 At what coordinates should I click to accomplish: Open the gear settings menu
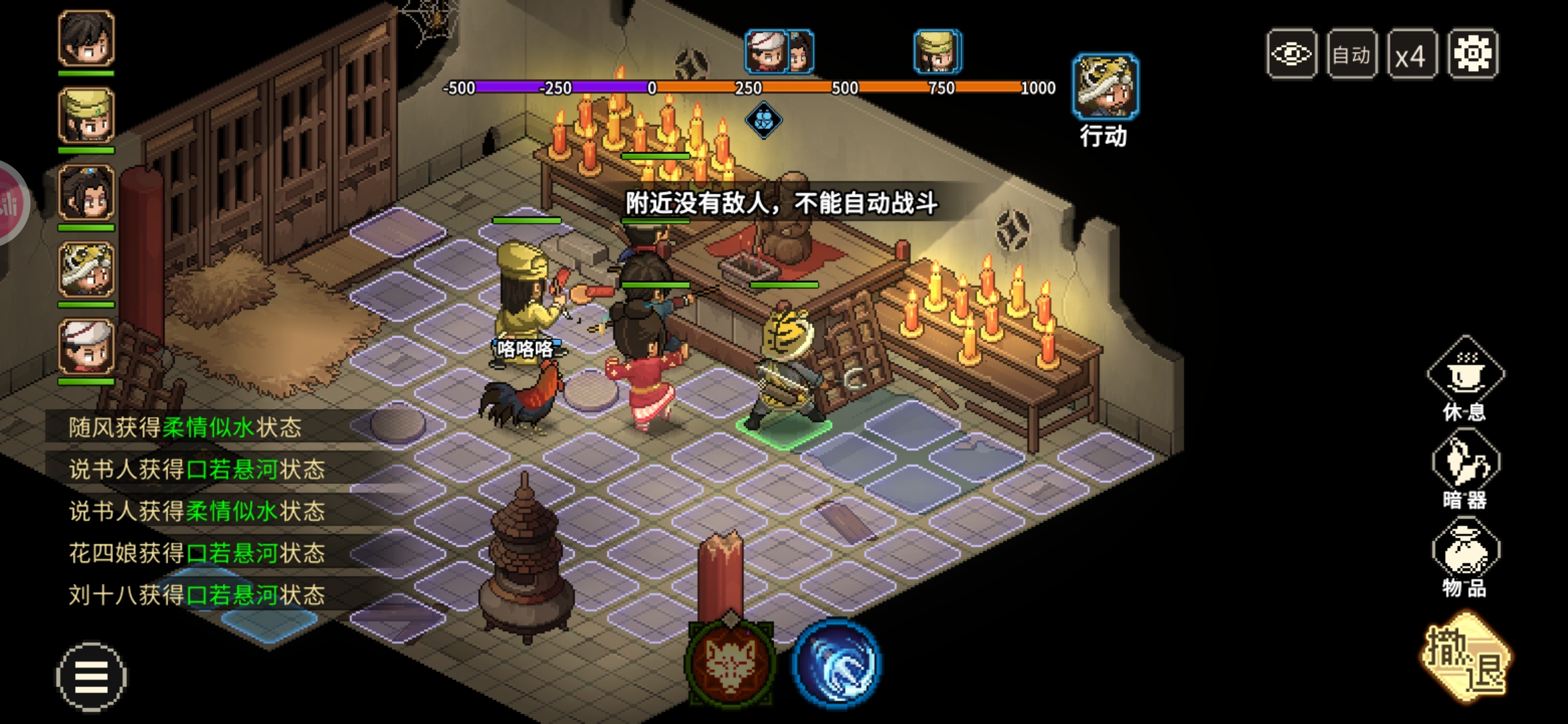pyautogui.click(x=1472, y=54)
